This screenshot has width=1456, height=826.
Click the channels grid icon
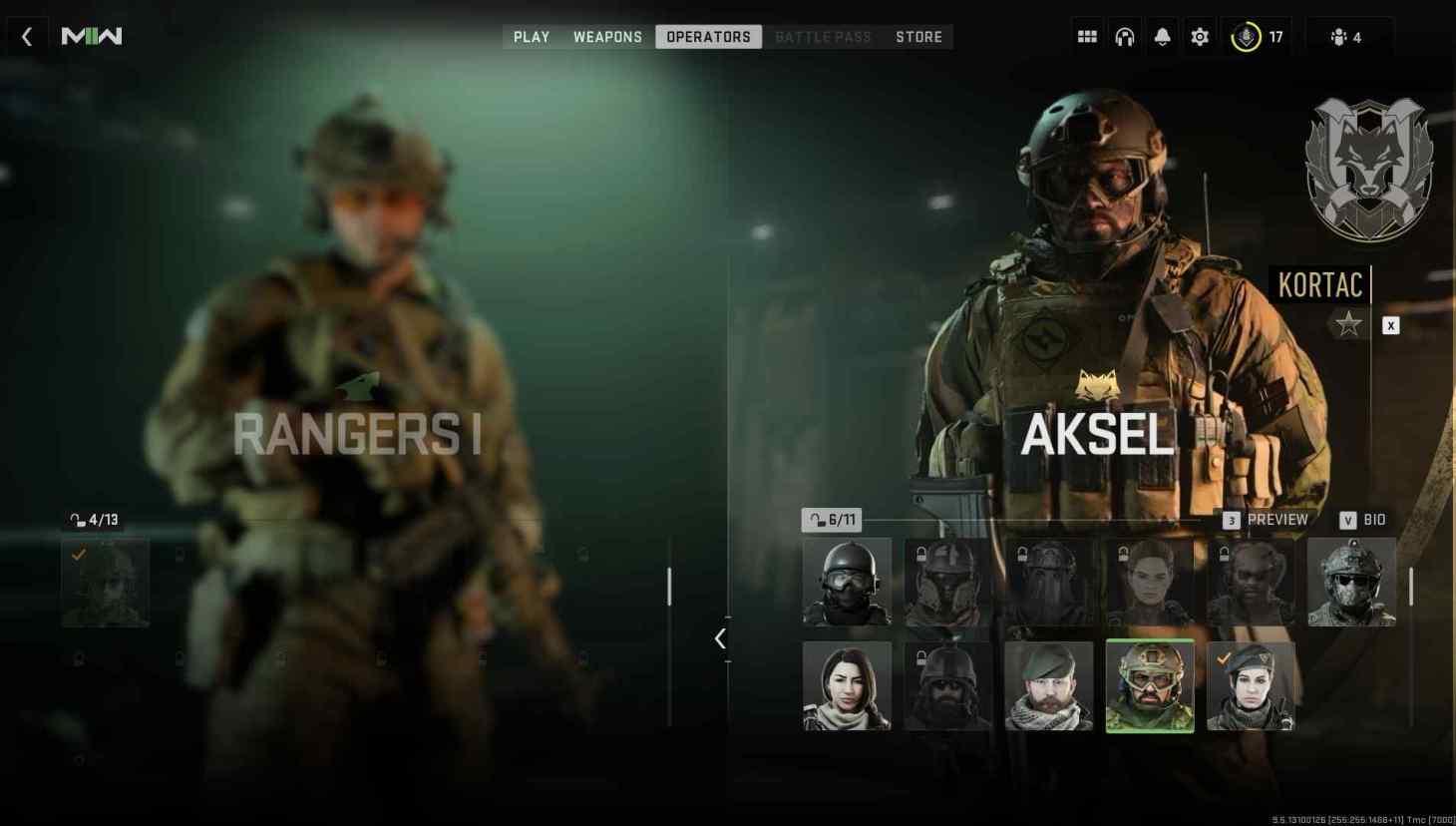(x=1086, y=36)
